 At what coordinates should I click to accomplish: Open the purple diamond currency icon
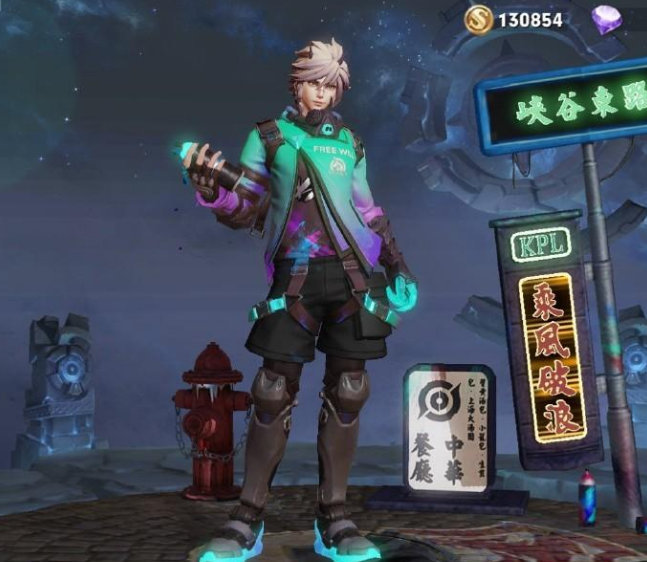pyautogui.click(x=606, y=18)
